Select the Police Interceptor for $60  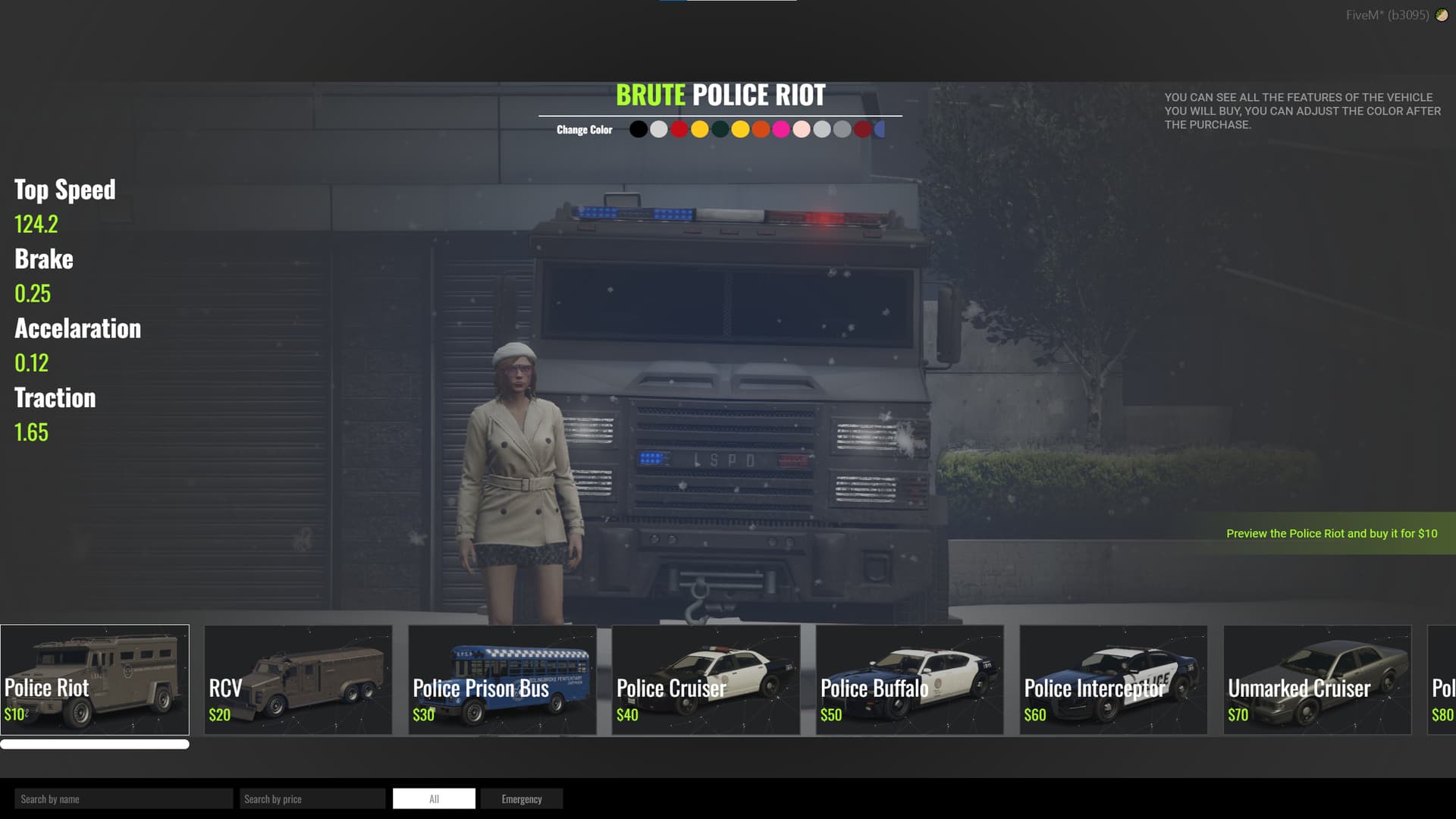point(1113,679)
